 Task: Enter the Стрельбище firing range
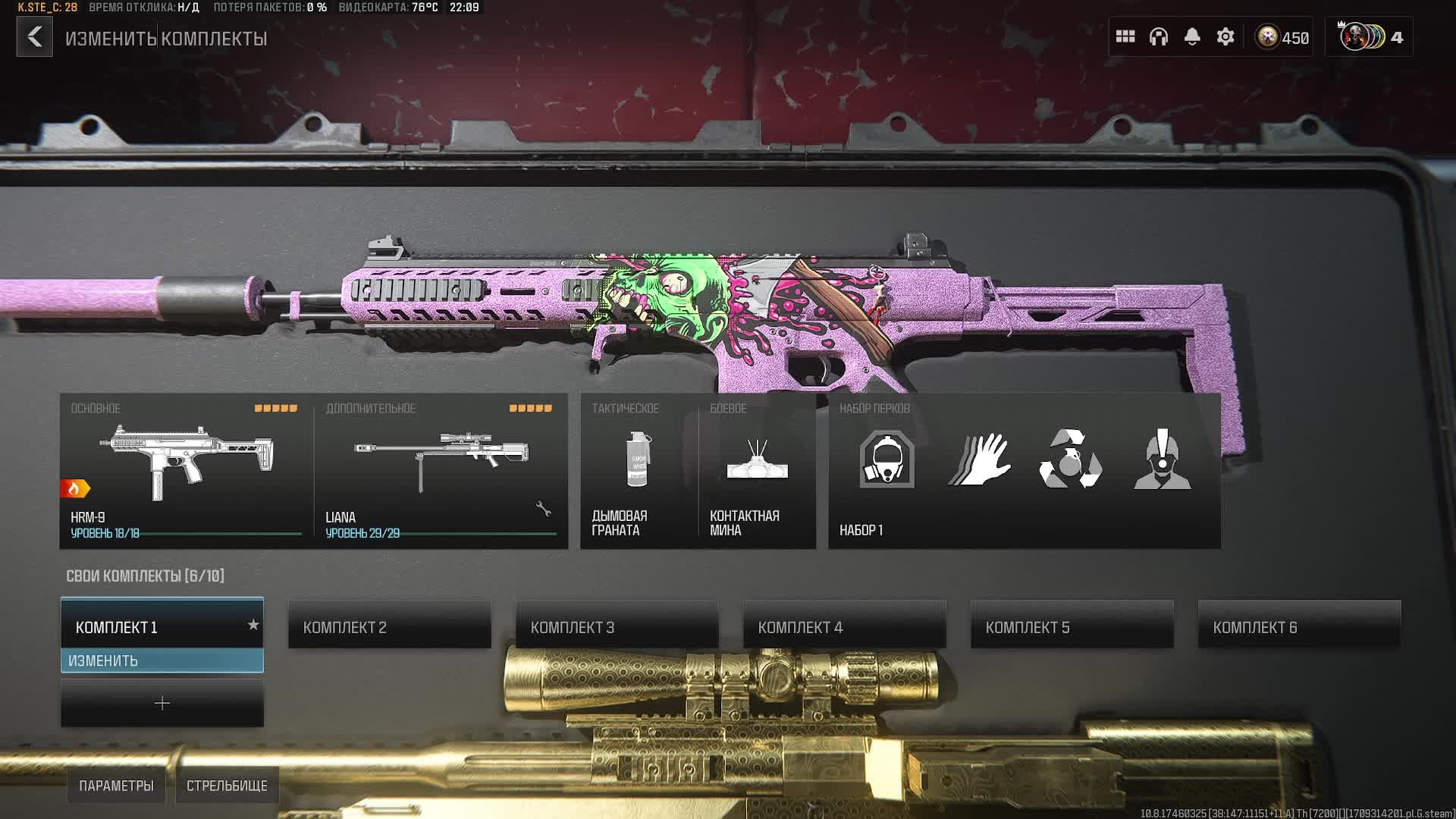click(227, 786)
